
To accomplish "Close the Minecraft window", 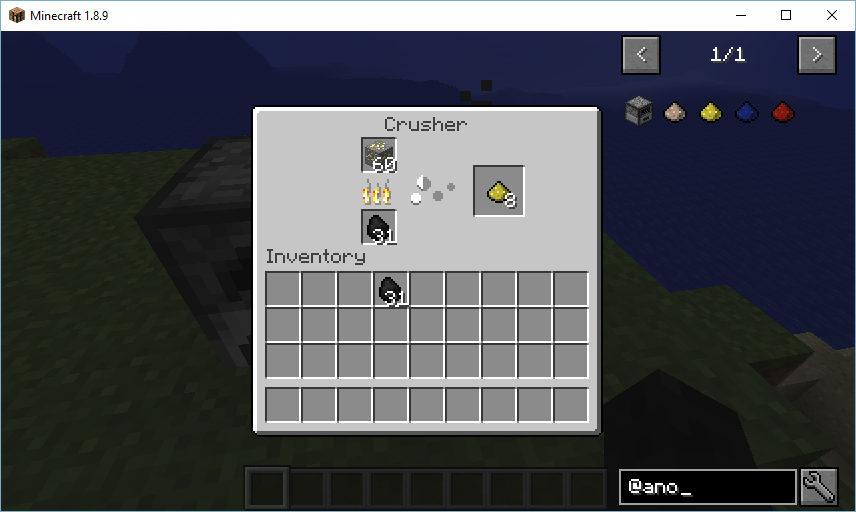I will point(832,15).
